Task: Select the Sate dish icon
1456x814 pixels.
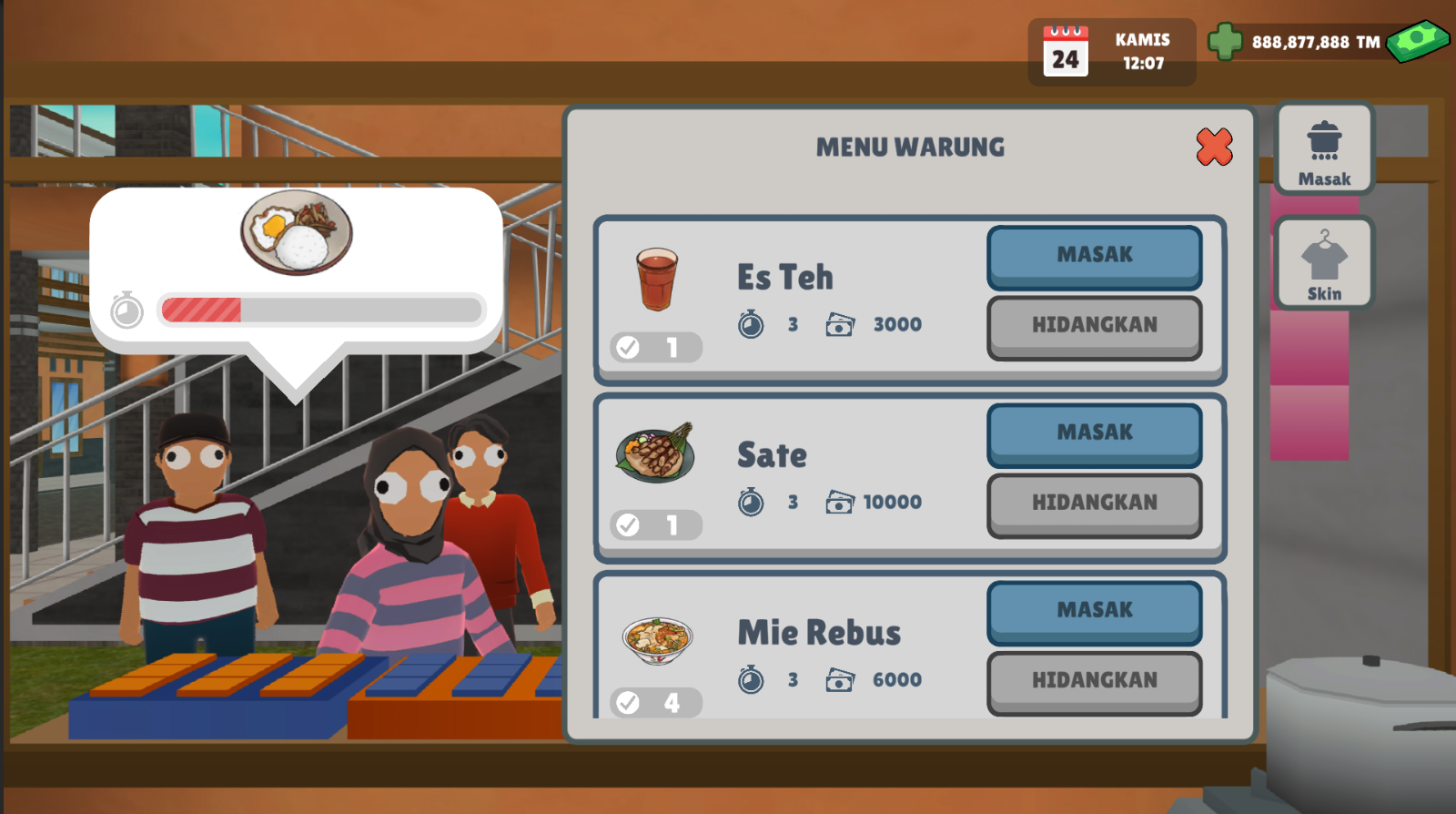Action: pos(656,453)
